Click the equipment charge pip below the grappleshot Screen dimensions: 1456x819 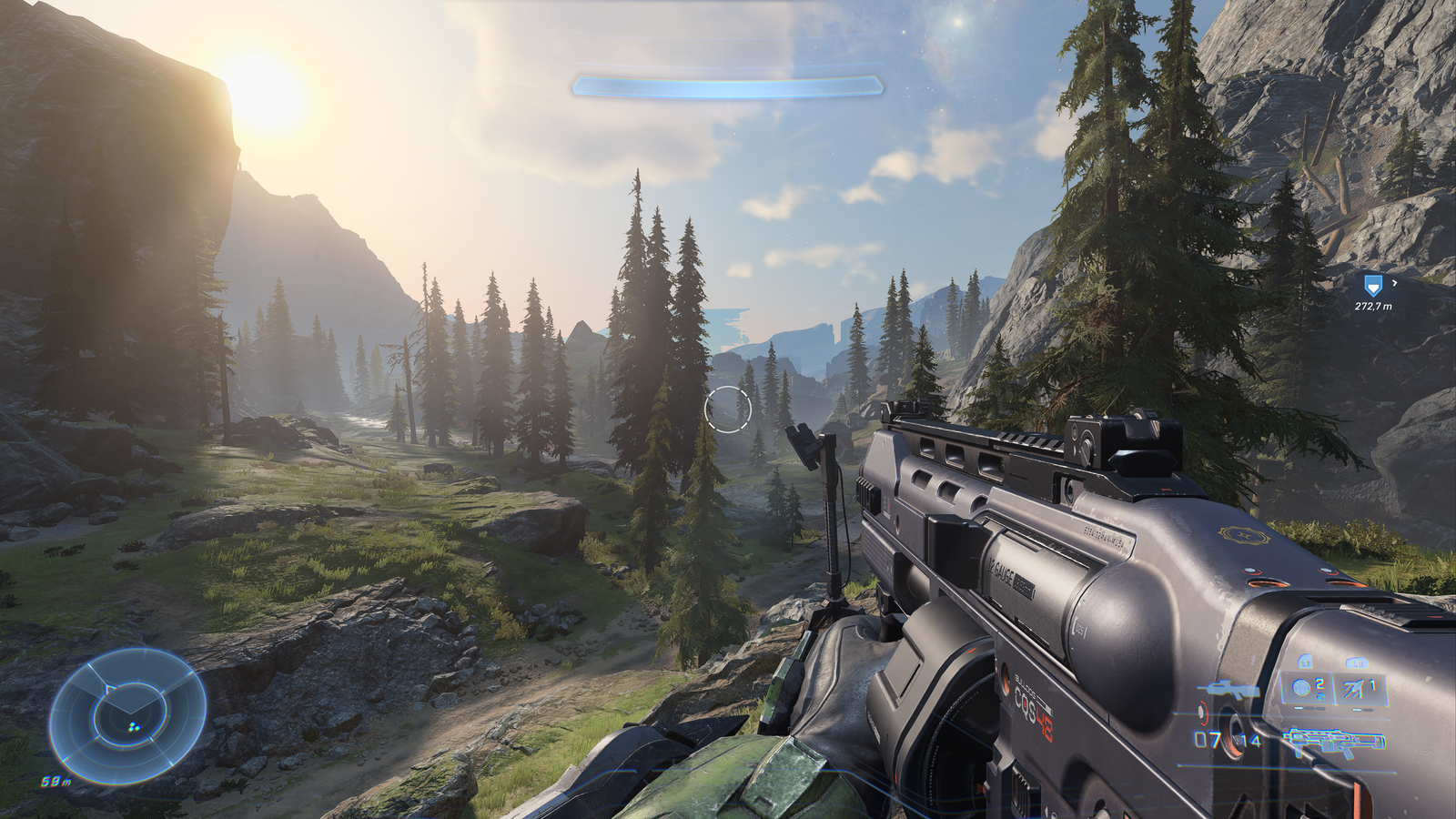pyautogui.click(x=1355, y=708)
